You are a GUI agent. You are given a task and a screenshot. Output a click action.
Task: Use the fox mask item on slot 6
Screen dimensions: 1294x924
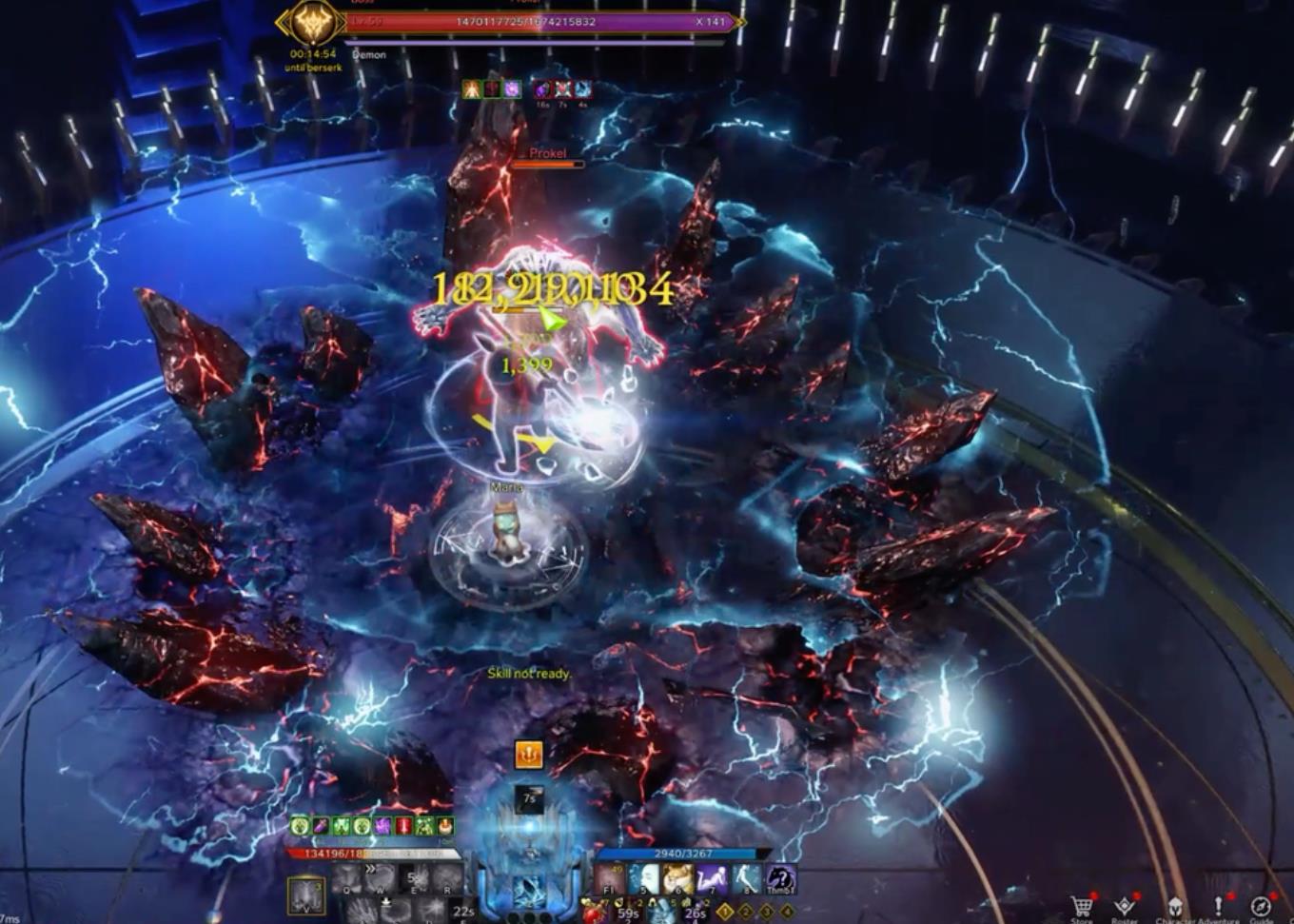[677, 879]
